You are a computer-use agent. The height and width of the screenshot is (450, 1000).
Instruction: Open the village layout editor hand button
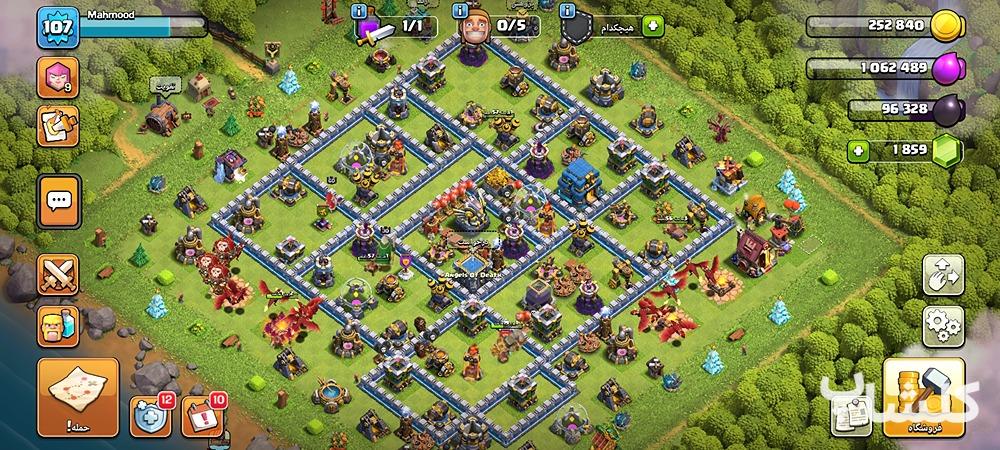click(940, 273)
